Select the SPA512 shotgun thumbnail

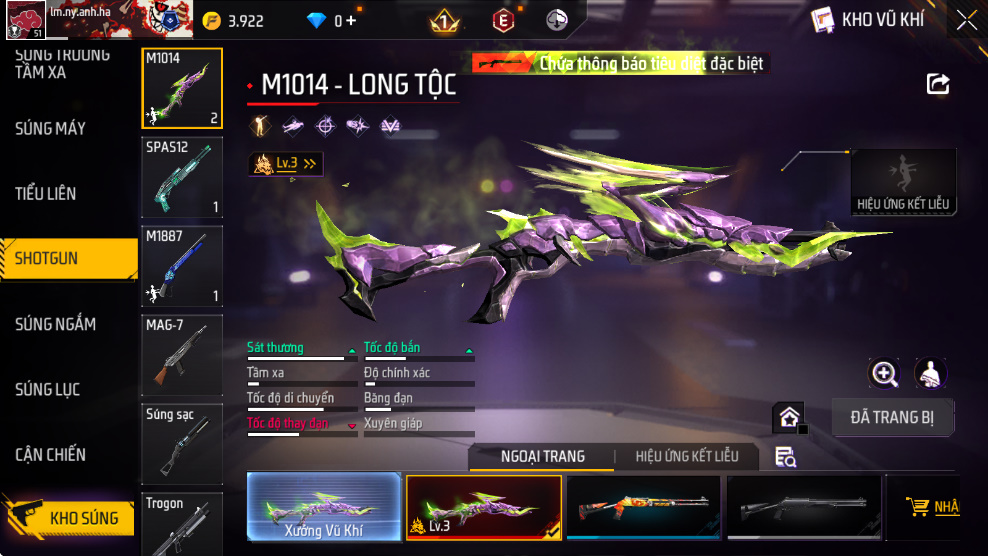point(182,177)
